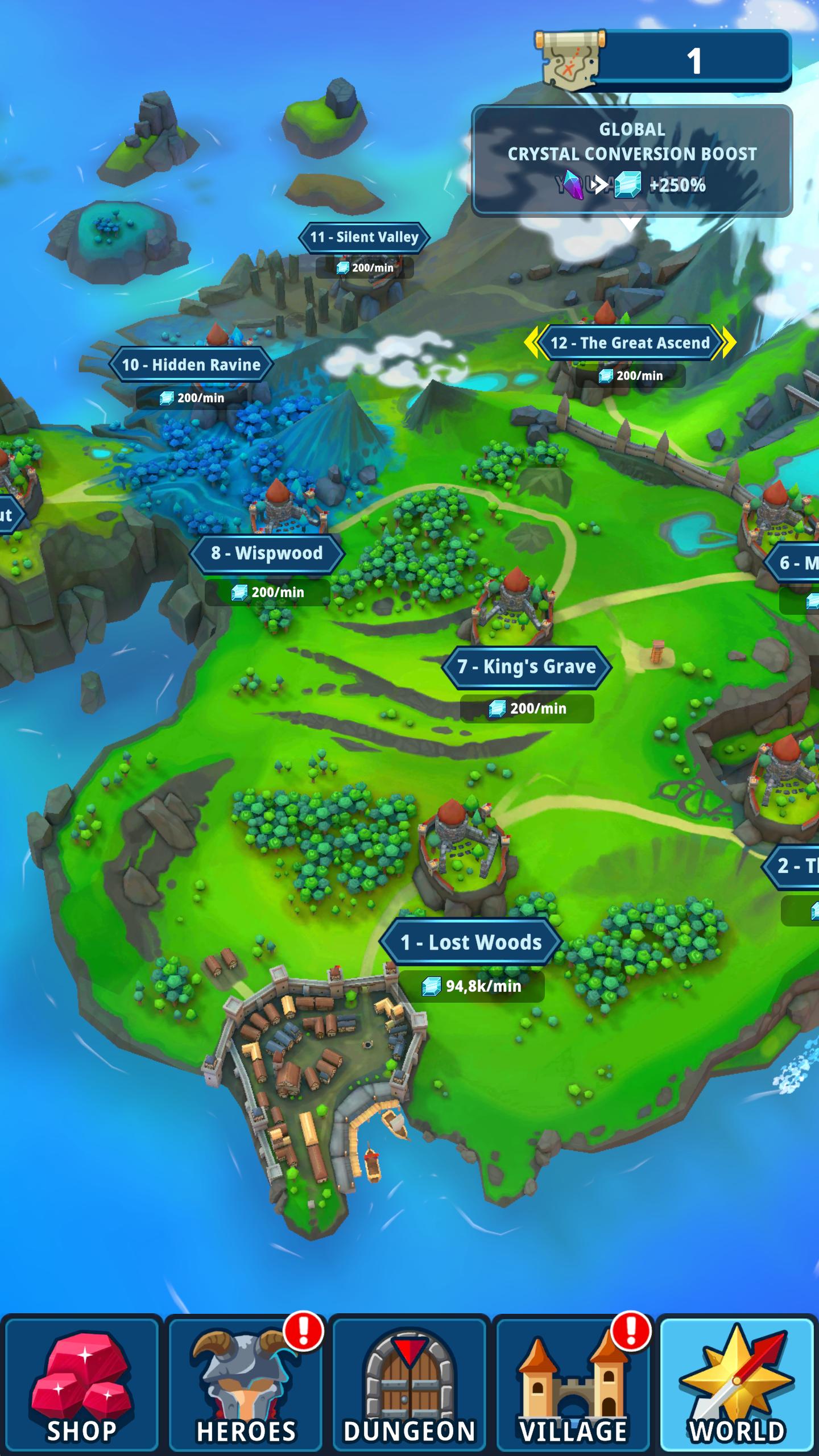Screen dimensions: 819x1456
Task: Select the 1 - Lost Woods level
Action: tap(471, 942)
